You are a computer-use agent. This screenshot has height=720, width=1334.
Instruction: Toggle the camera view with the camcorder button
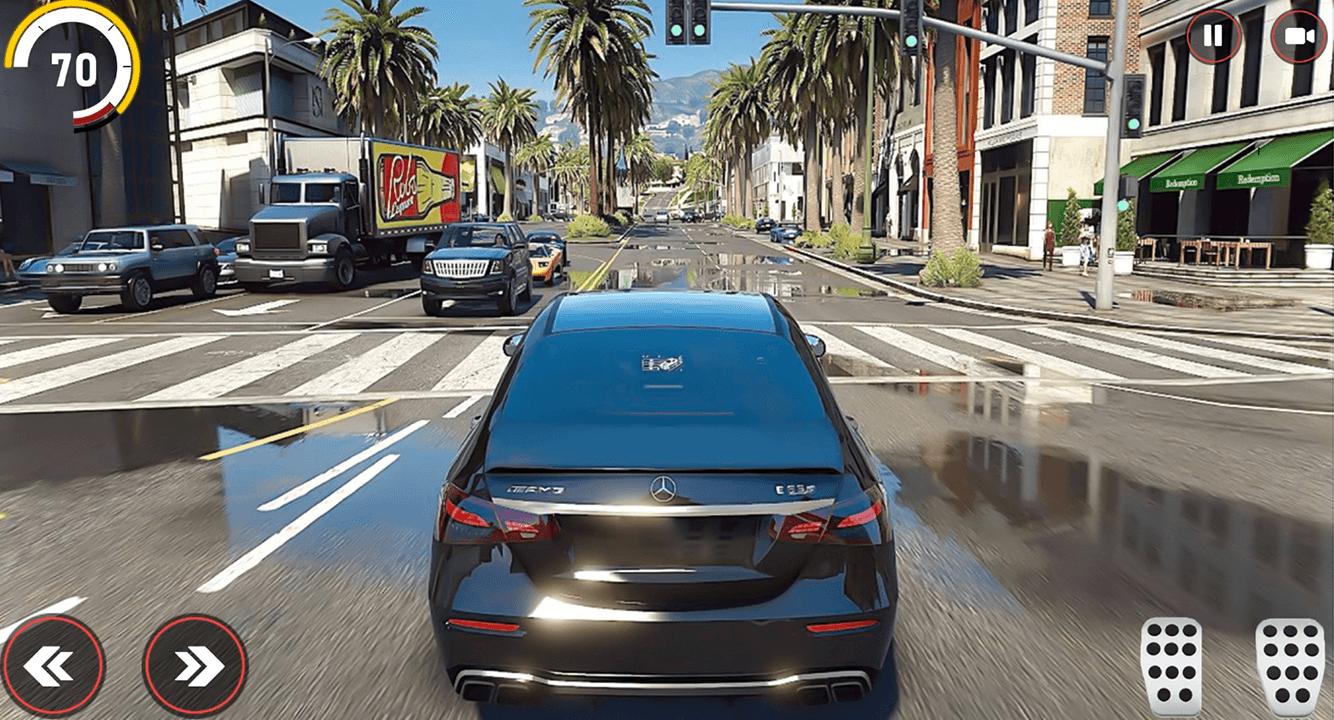tap(1297, 38)
